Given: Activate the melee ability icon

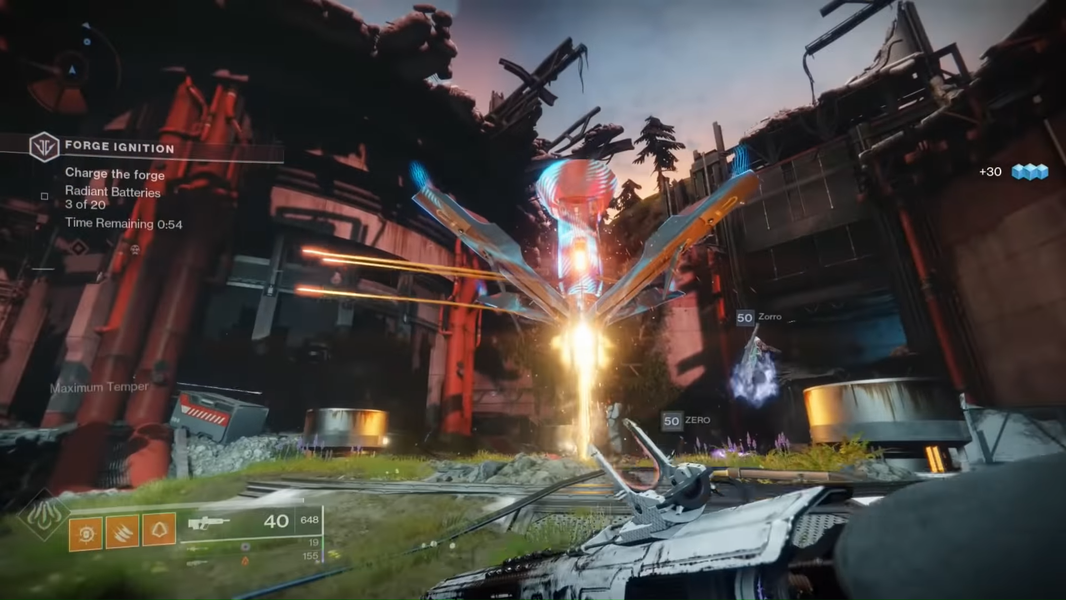Looking at the screenshot, I should (x=122, y=531).
